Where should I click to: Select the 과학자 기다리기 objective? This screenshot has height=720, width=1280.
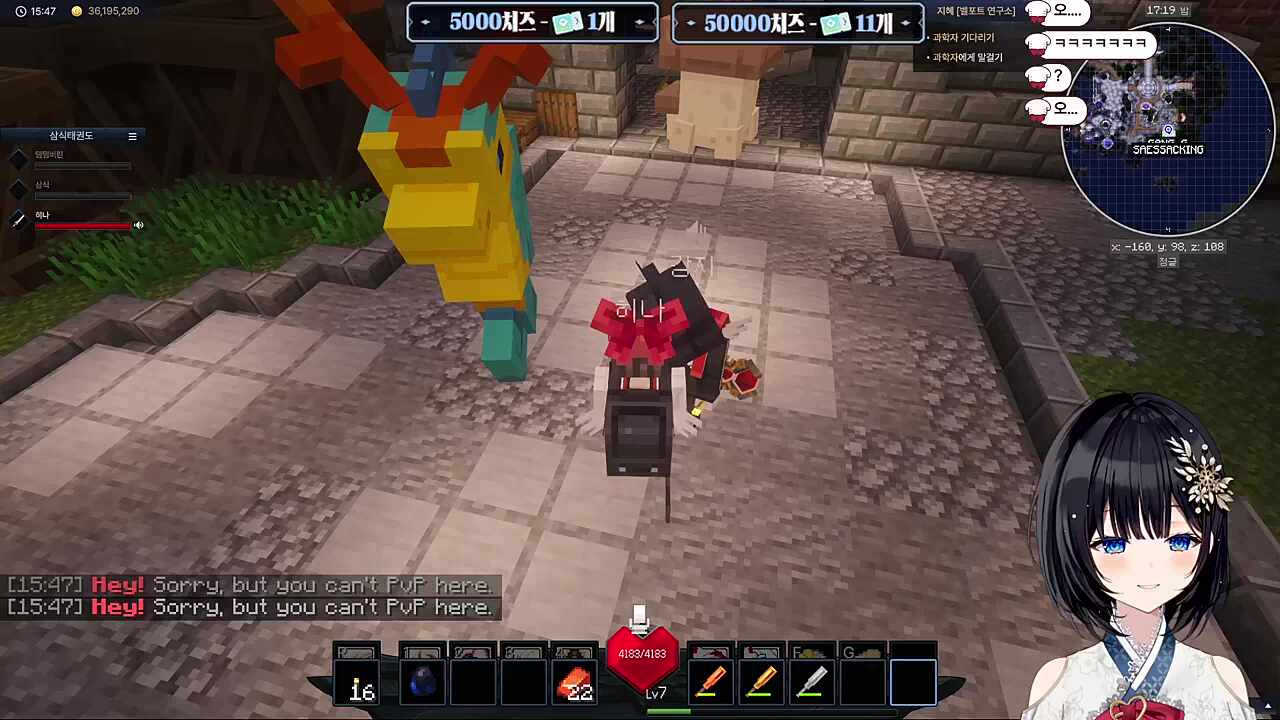tap(963, 38)
